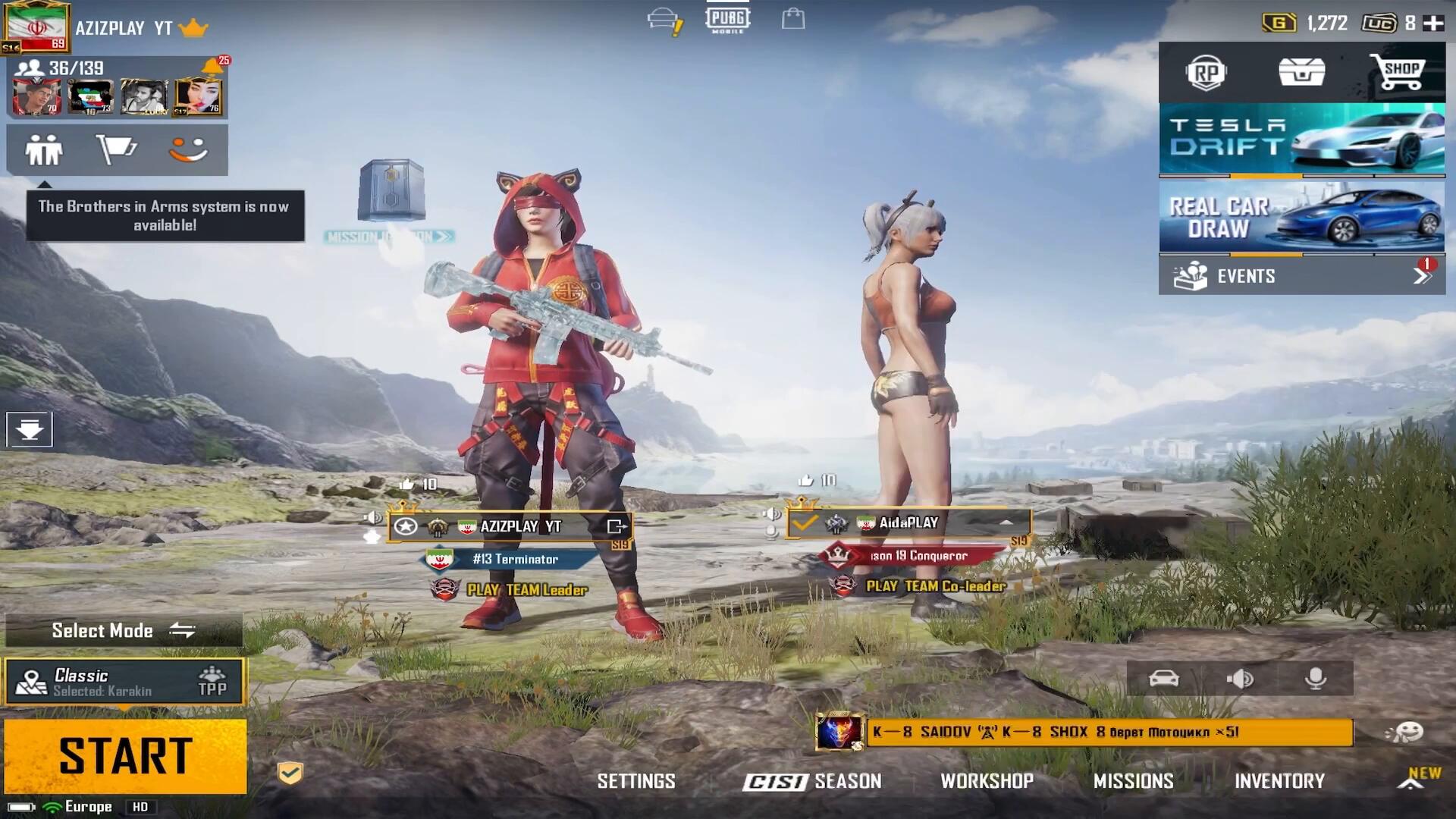Toggle the speaker voice icon
This screenshot has height=819, width=1456.
point(1240,679)
